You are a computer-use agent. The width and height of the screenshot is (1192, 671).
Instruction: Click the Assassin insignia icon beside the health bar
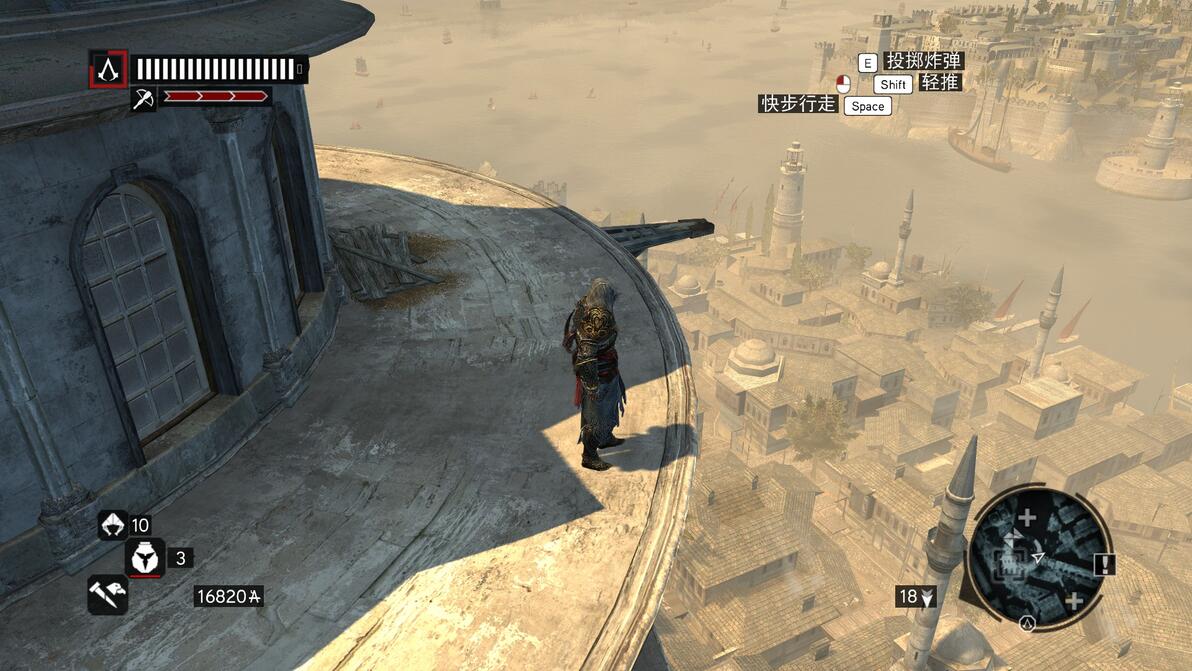pos(107,69)
